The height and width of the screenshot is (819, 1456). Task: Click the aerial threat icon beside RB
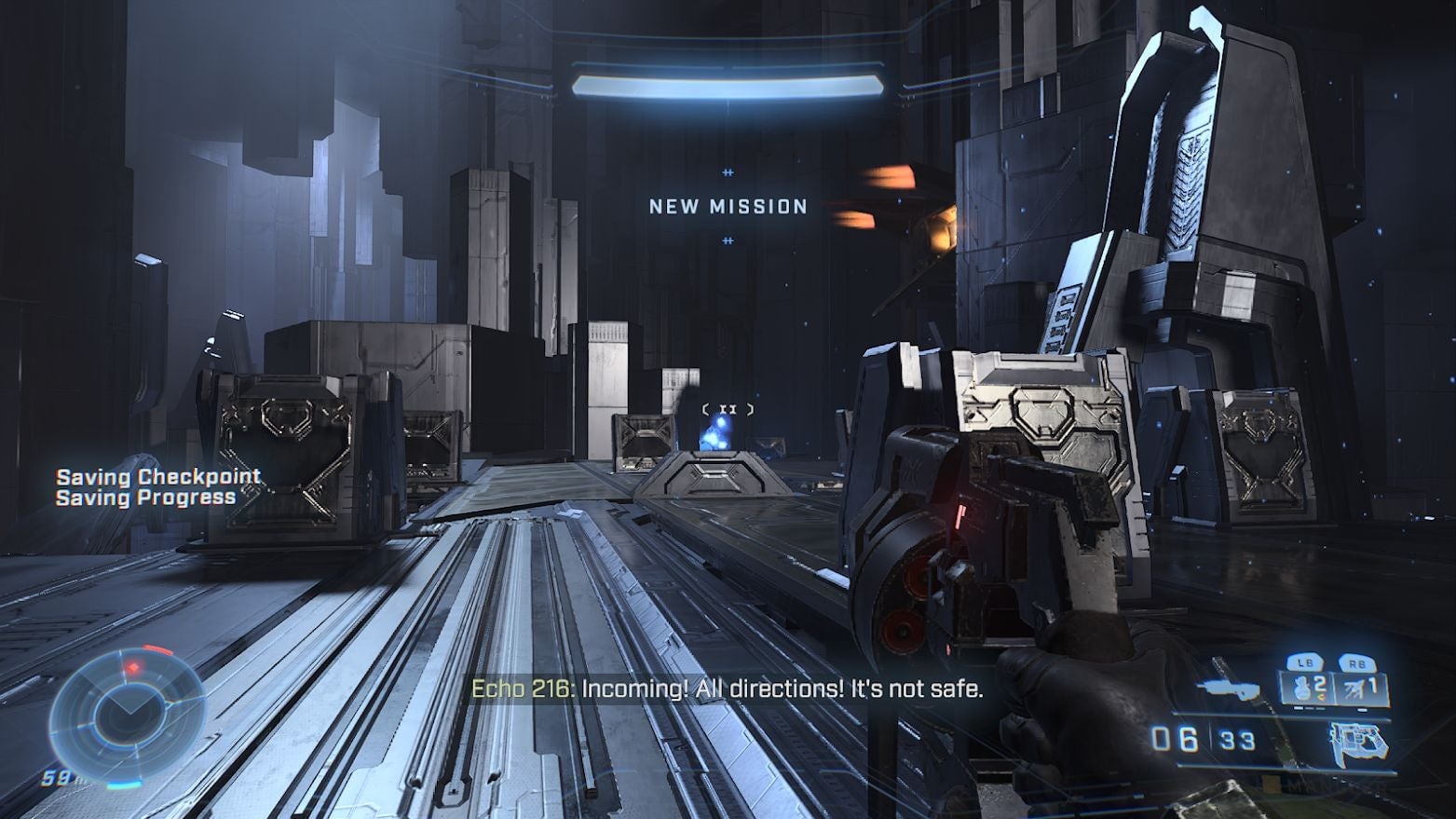point(1354,687)
